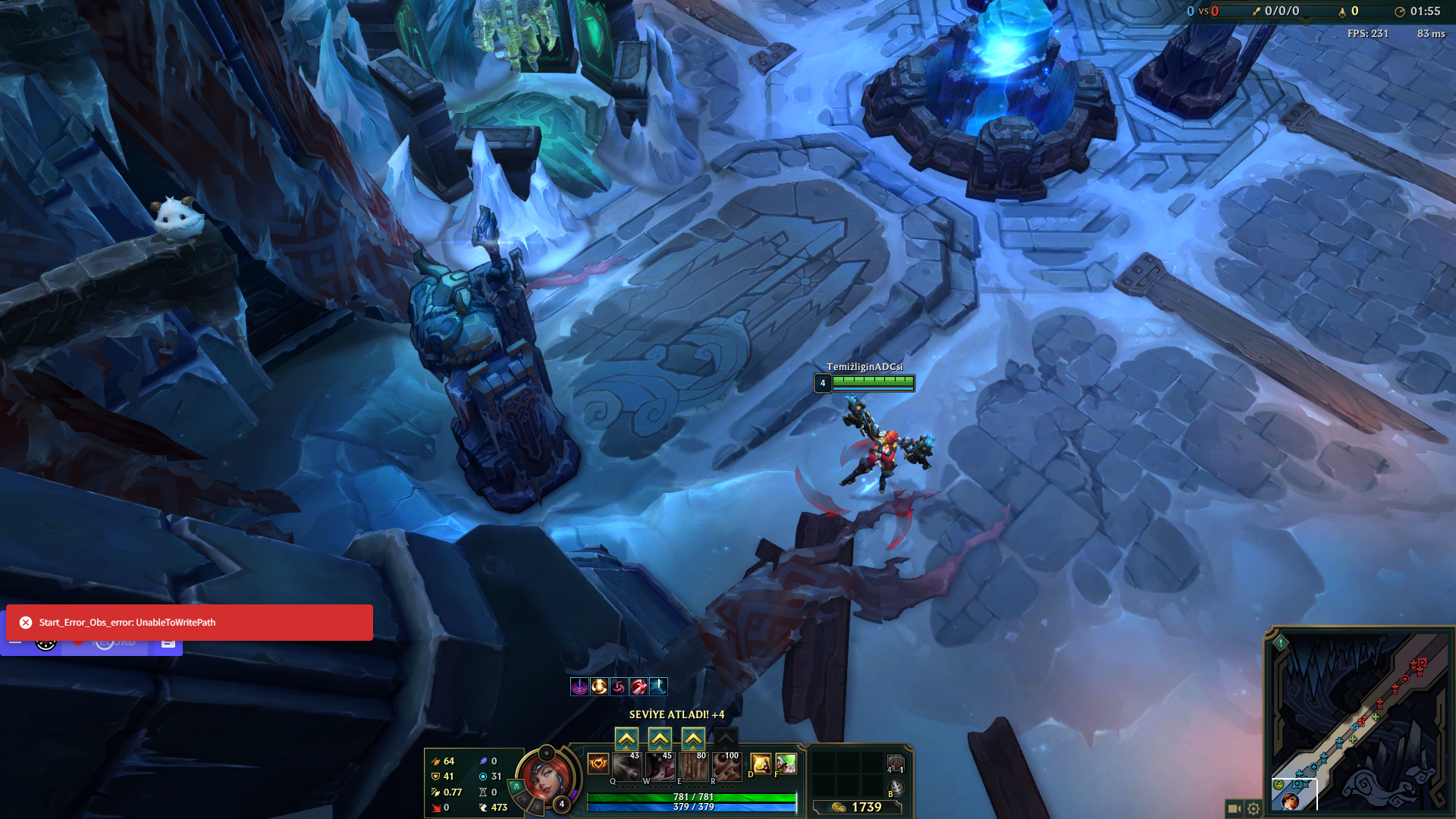Open the shop via the gold counter
Image resolution: width=1456 pixels, height=819 pixels.
click(858, 807)
